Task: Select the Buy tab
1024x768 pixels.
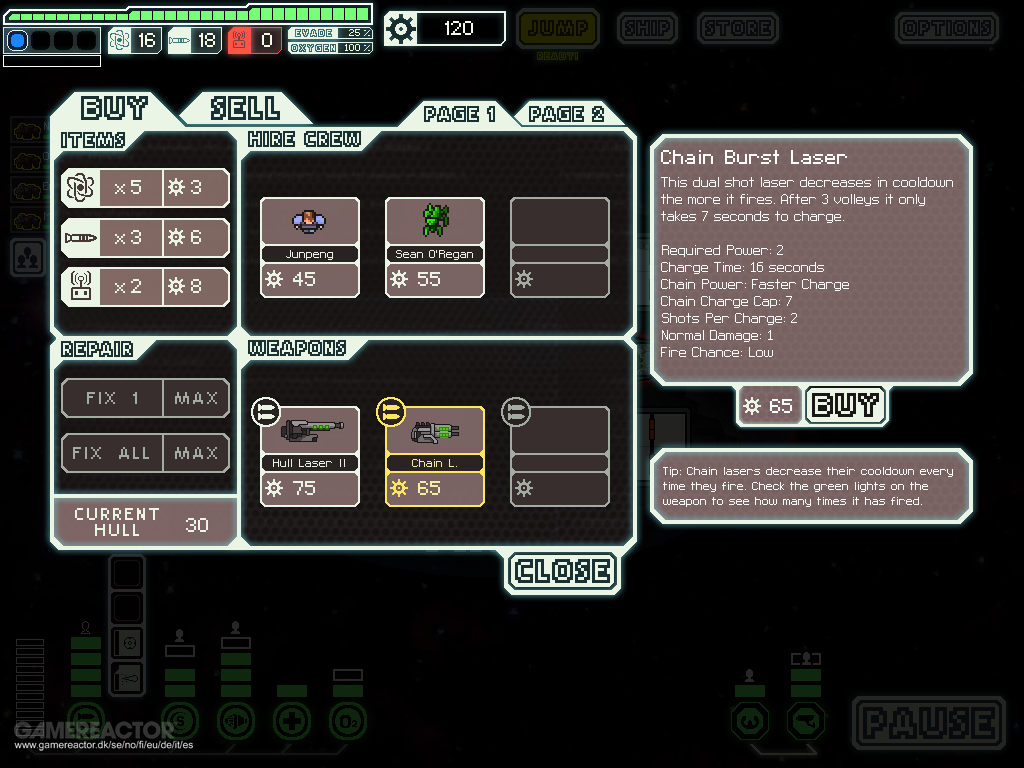Action: (115, 107)
